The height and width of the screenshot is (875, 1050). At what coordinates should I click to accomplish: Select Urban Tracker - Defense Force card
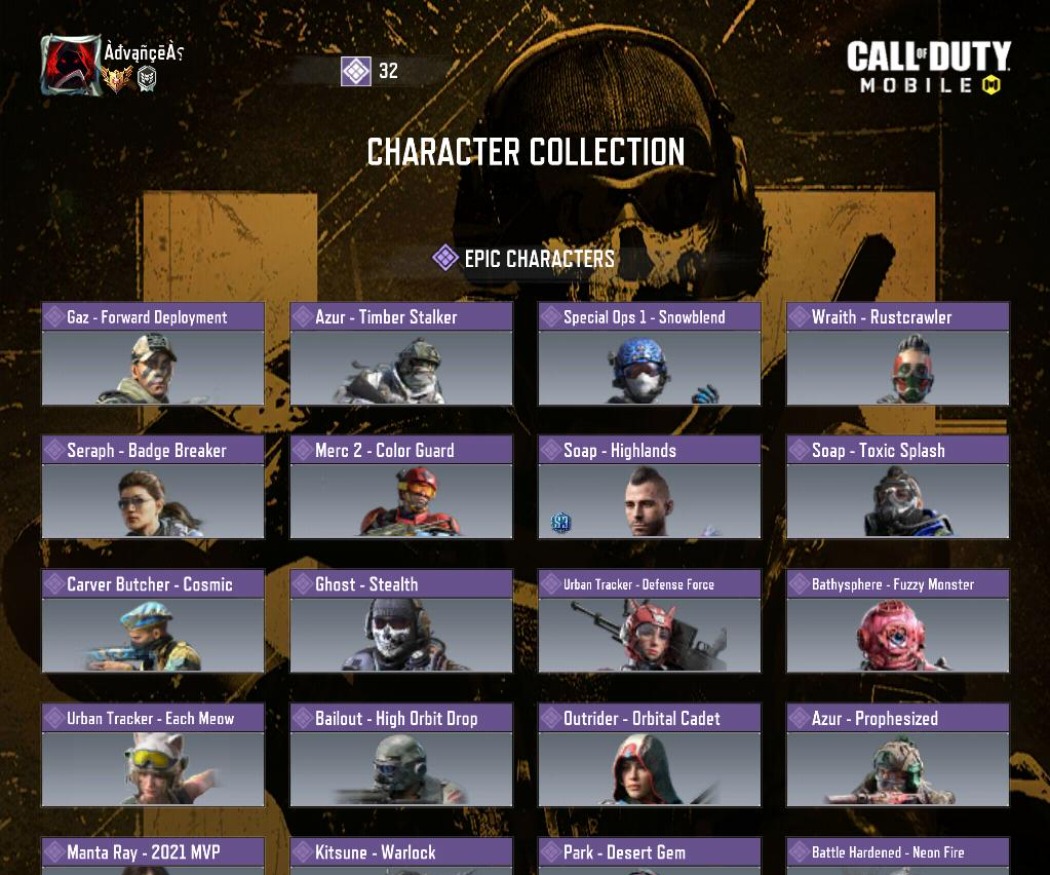649,621
